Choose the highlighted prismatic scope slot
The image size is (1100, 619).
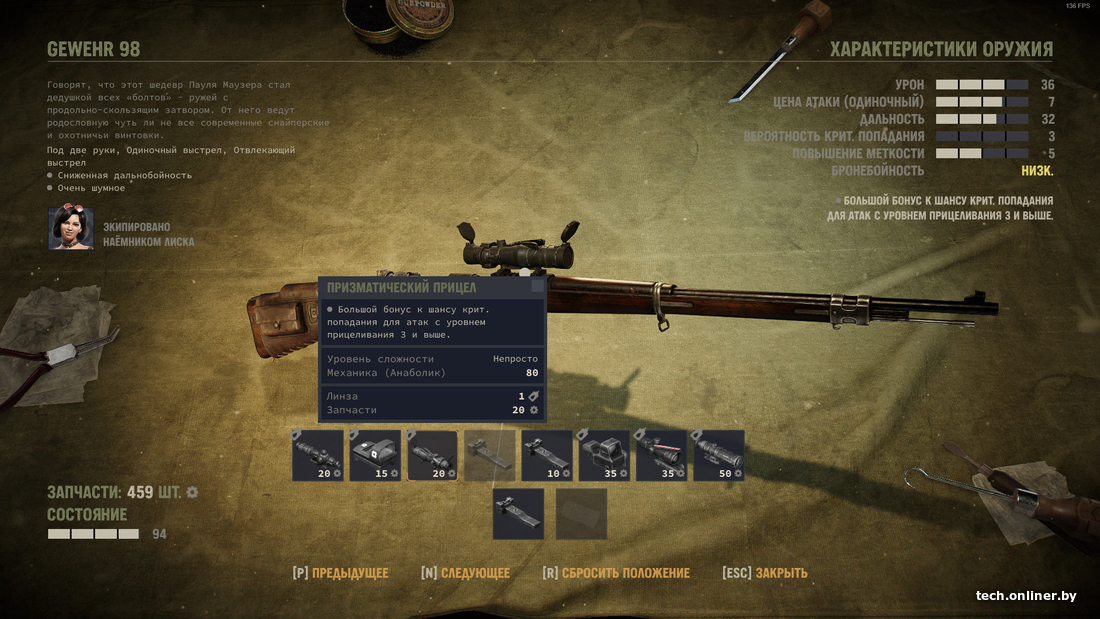(x=432, y=456)
